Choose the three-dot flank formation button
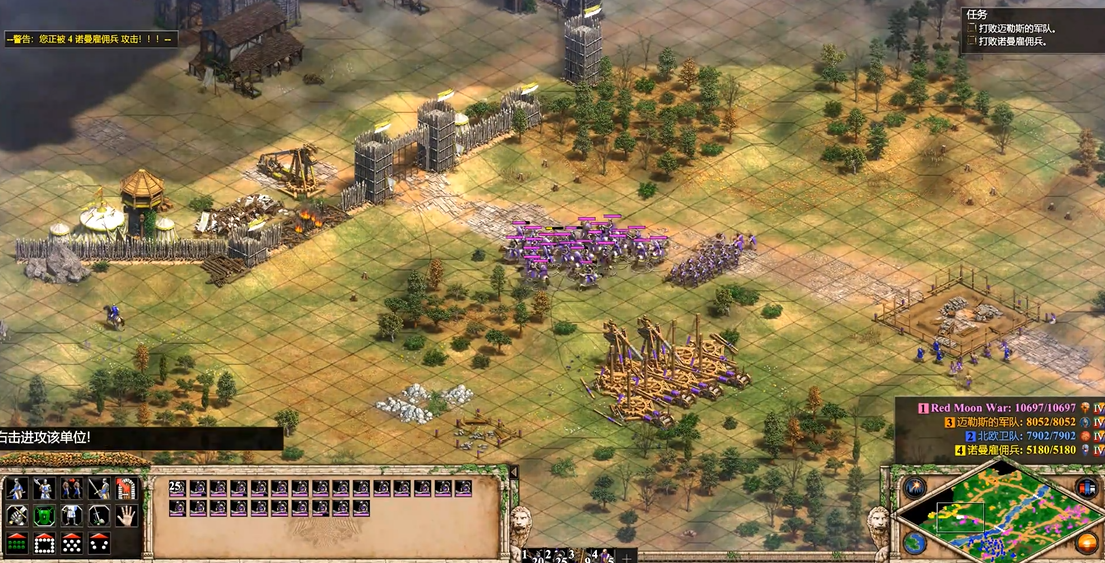The width and height of the screenshot is (1105, 563). click(x=98, y=543)
